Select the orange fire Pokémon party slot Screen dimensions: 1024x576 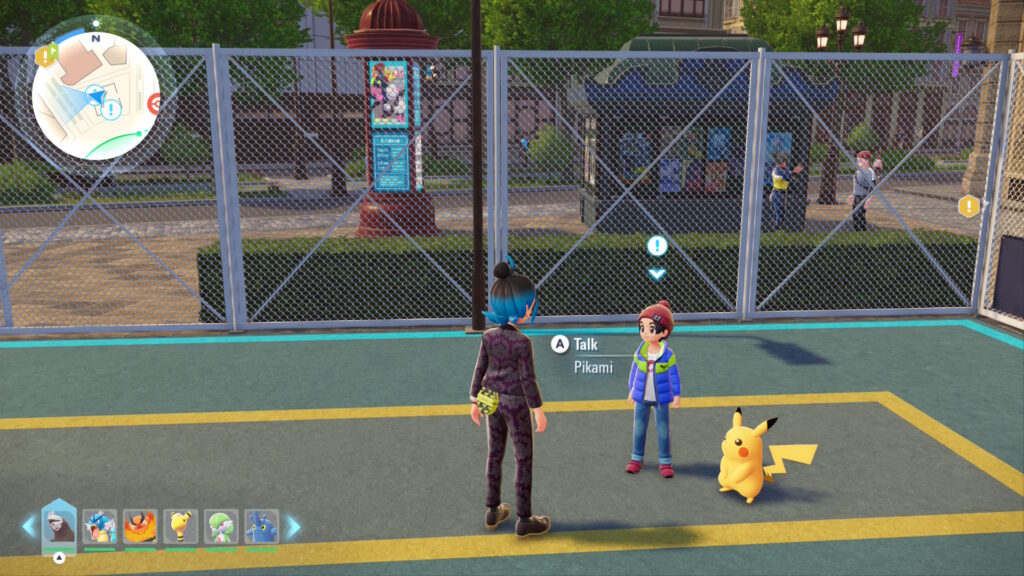140,525
